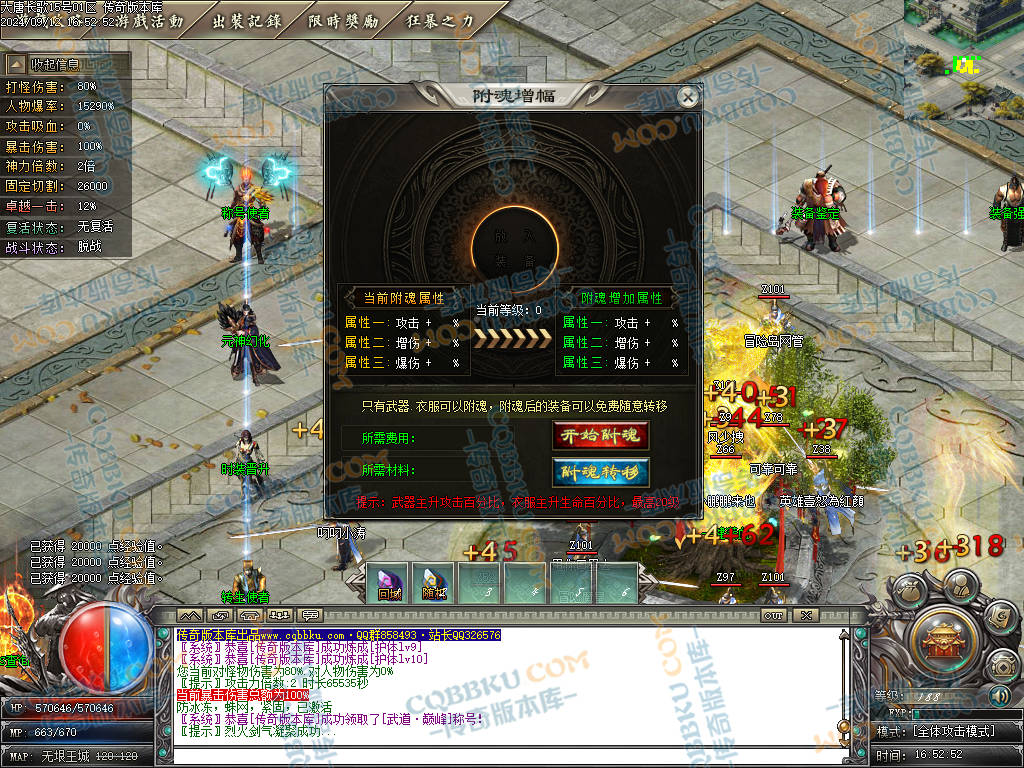Click the OUT button above the chat
The width and height of the screenshot is (1024, 768).
(773, 615)
